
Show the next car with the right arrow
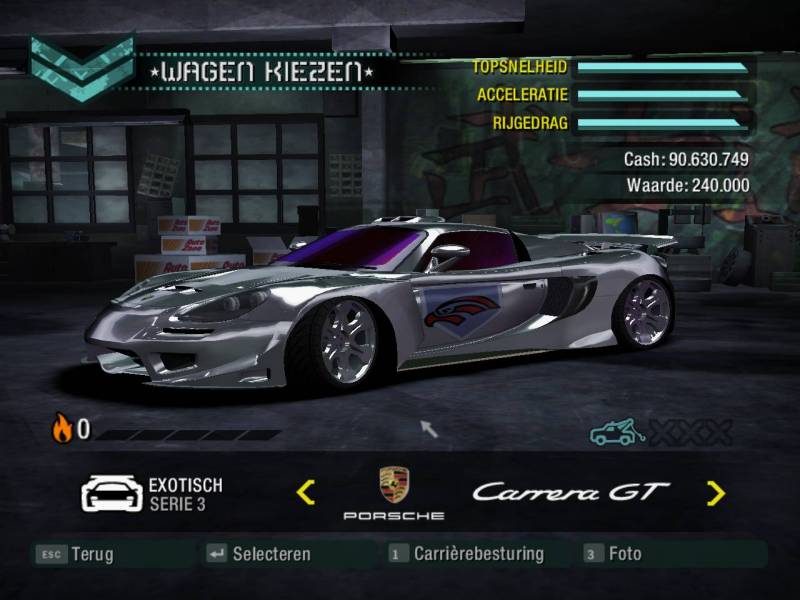tap(715, 492)
